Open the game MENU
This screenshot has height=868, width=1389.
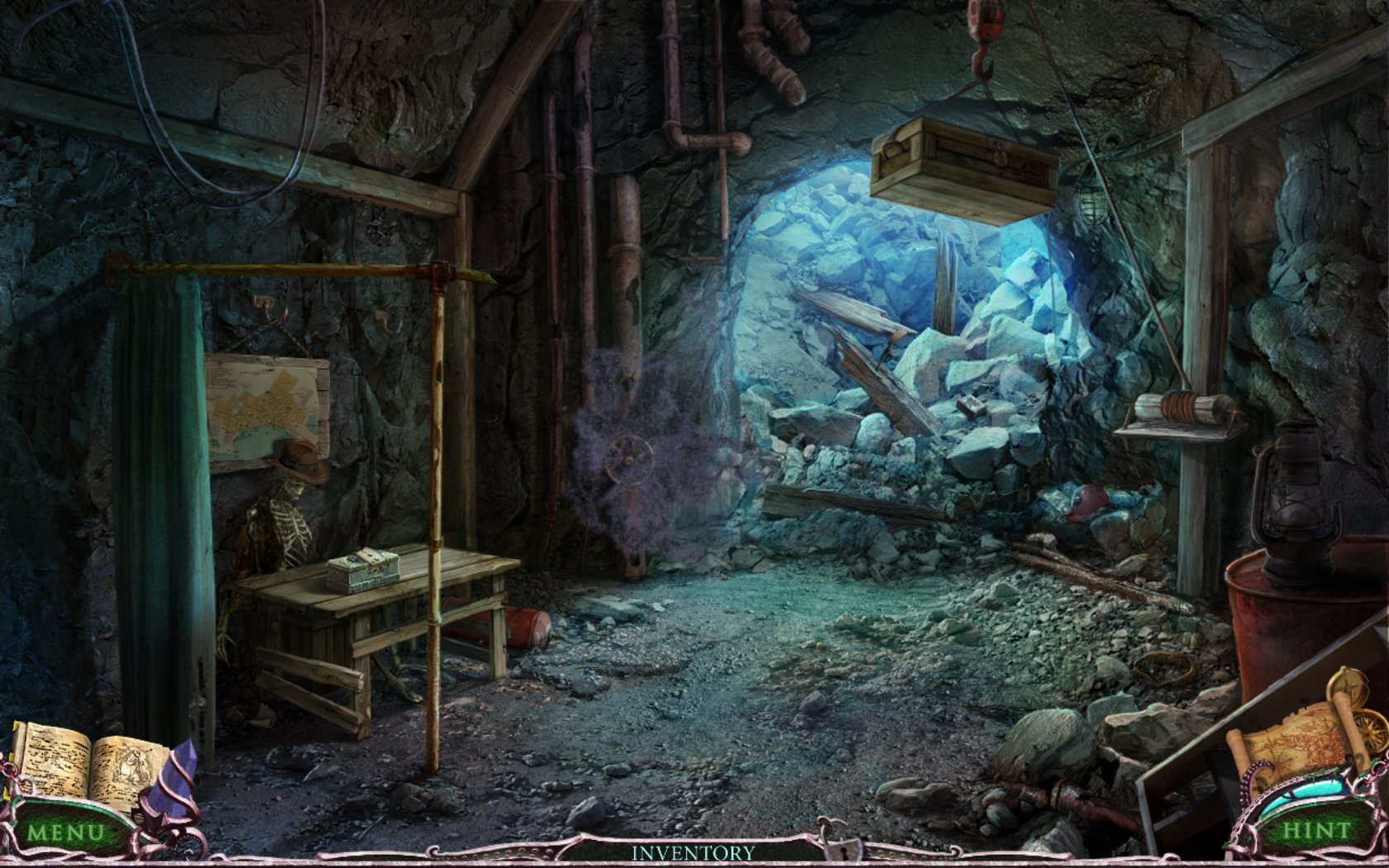[65, 832]
